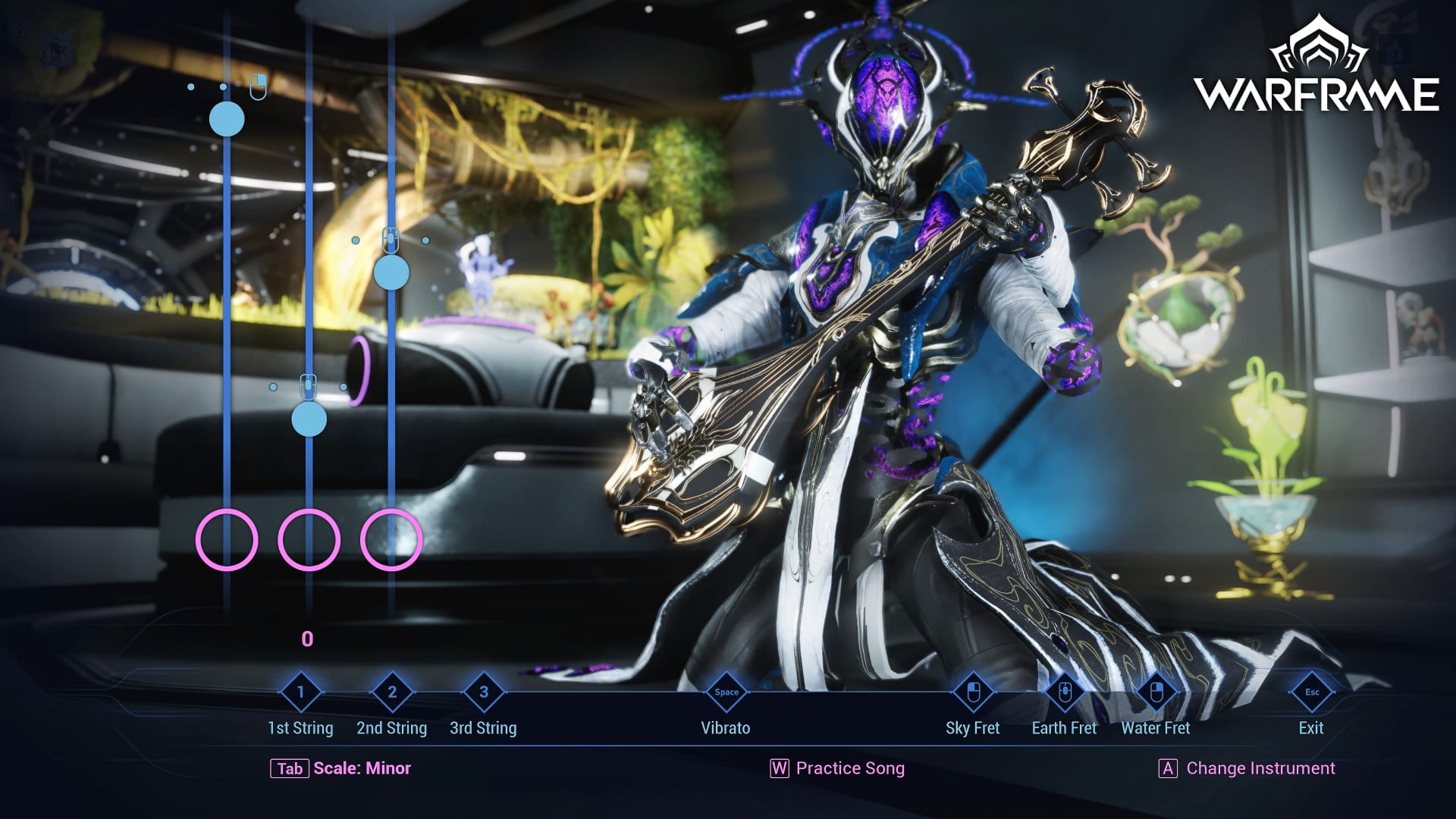Activate the Water Fret button
Viewport: 1456px width, 819px height.
(x=1156, y=692)
